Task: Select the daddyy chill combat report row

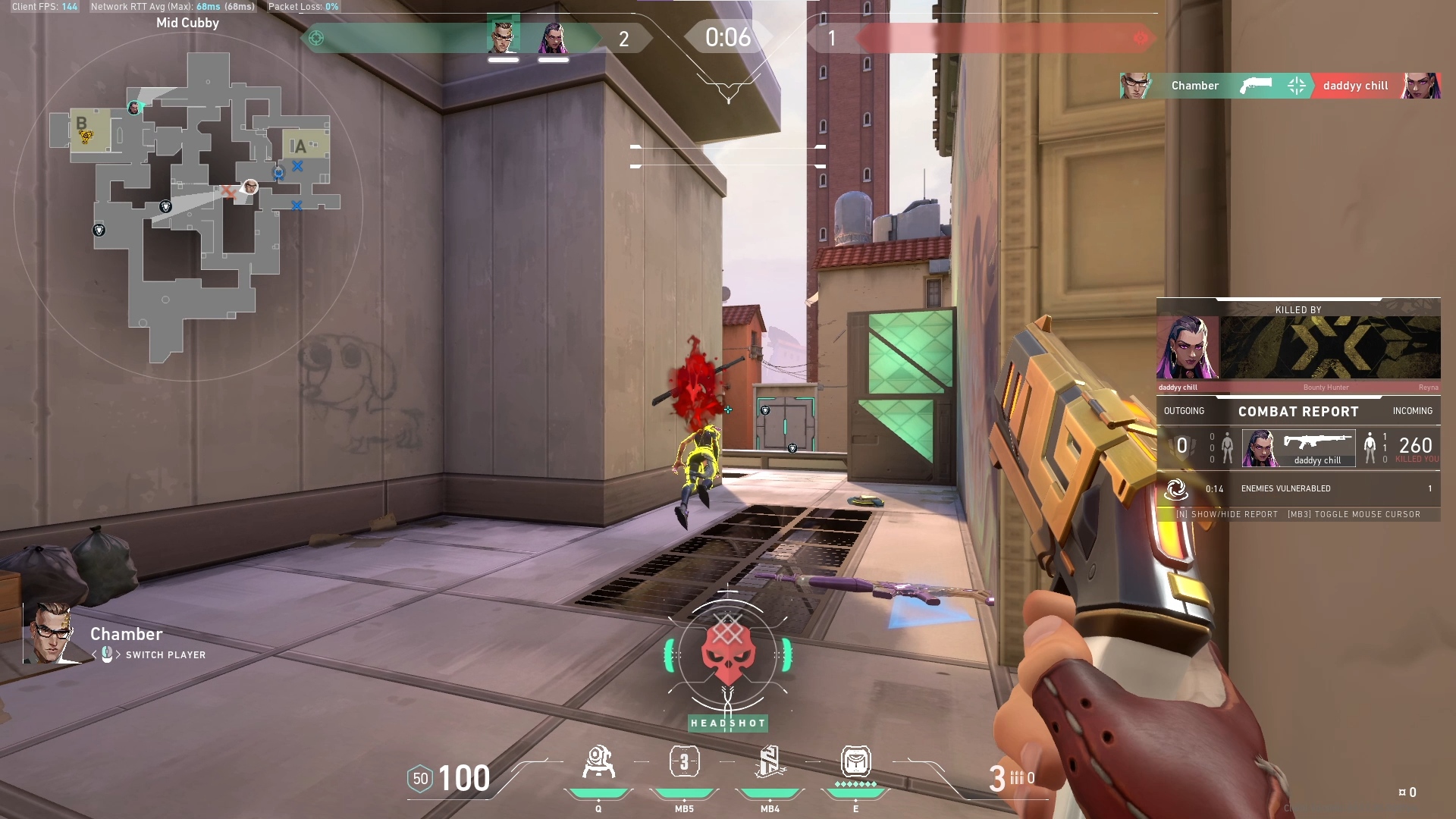Action: point(1298,447)
